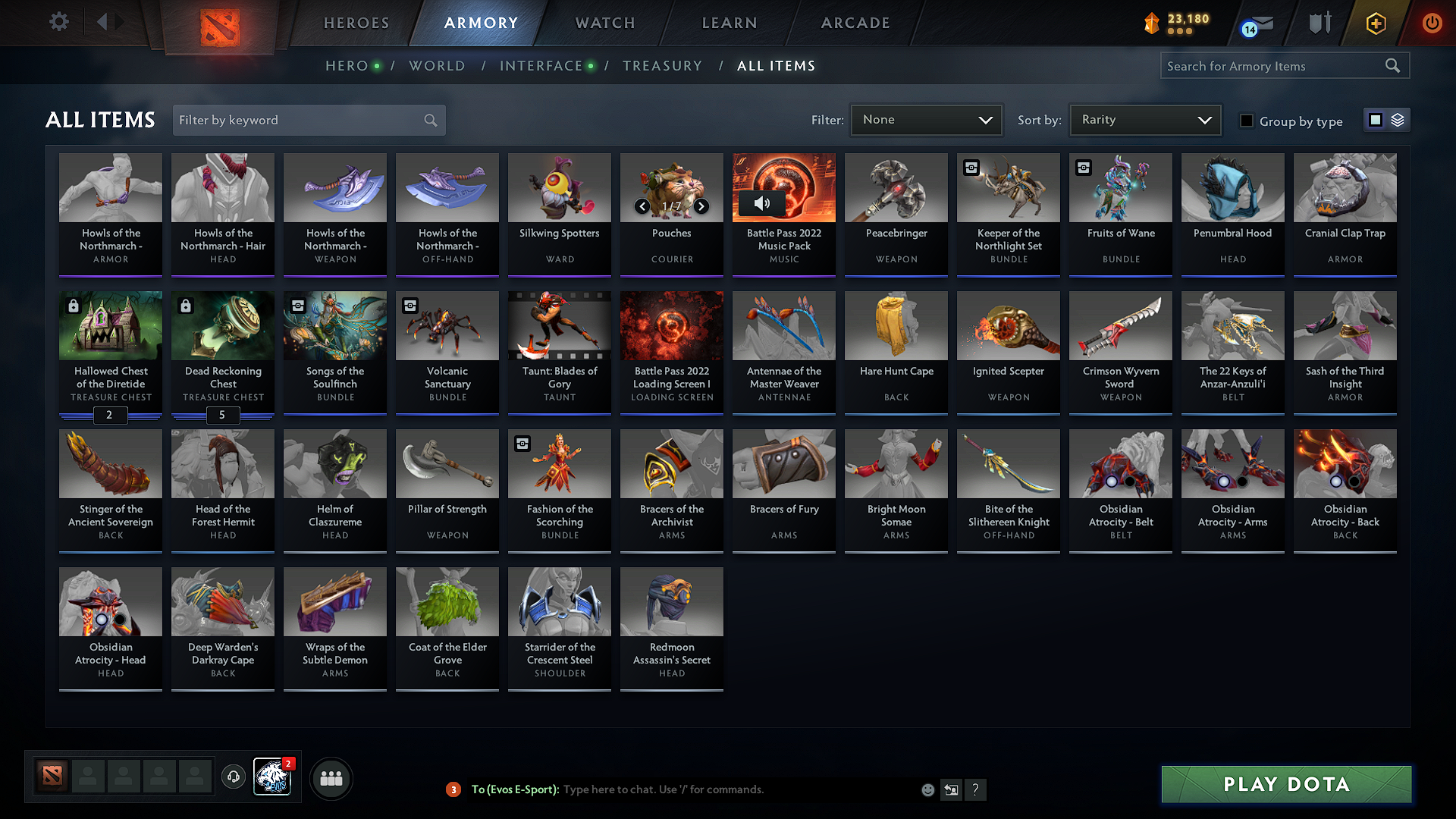
Task: Open the friends list grid icon near chat
Action: pos(331,778)
